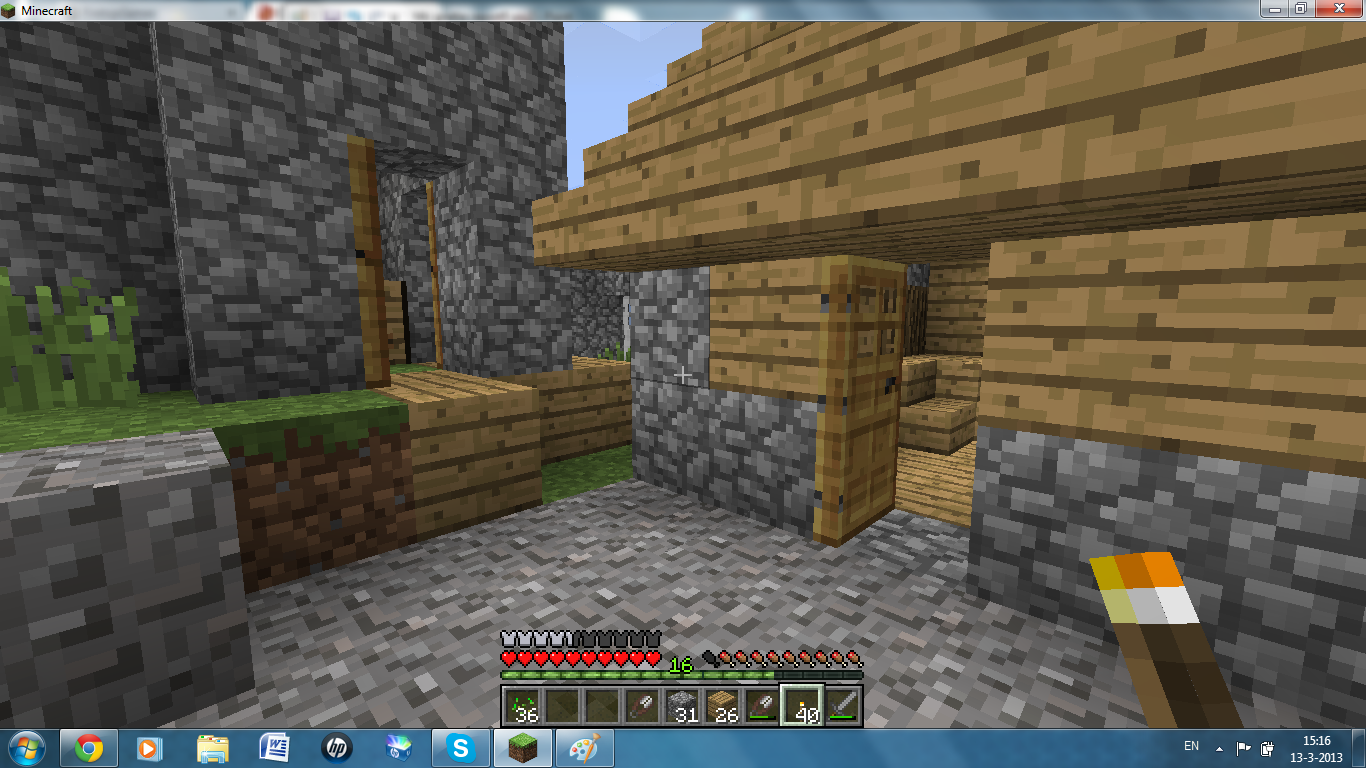Image resolution: width=1366 pixels, height=768 pixels.
Task: Select the seeds slot in the hotbar
Action: 522,706
